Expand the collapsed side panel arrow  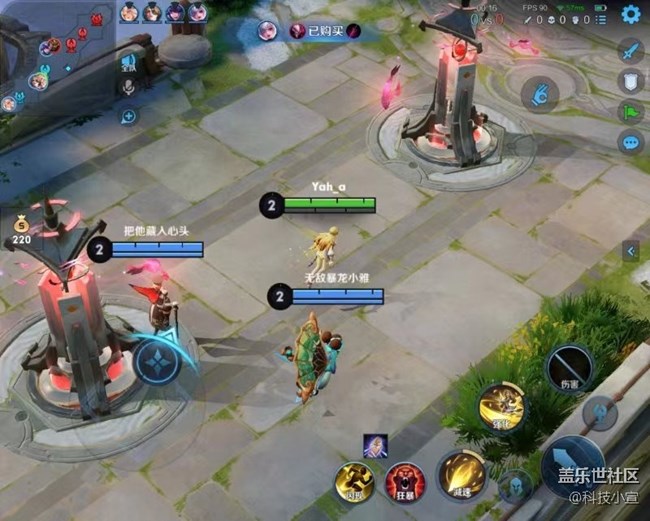click(631, 252)
